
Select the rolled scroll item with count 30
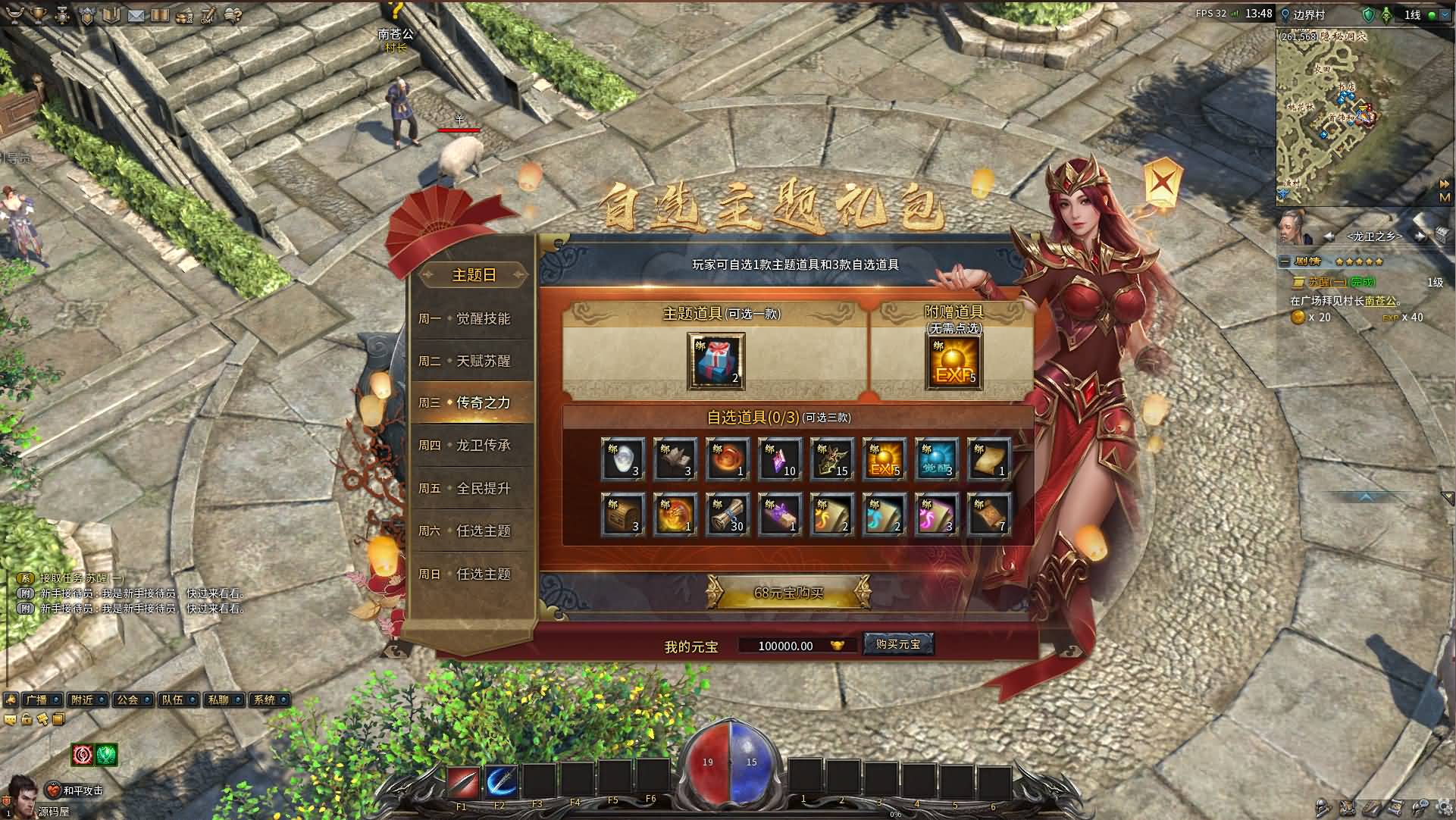[727, 514]
